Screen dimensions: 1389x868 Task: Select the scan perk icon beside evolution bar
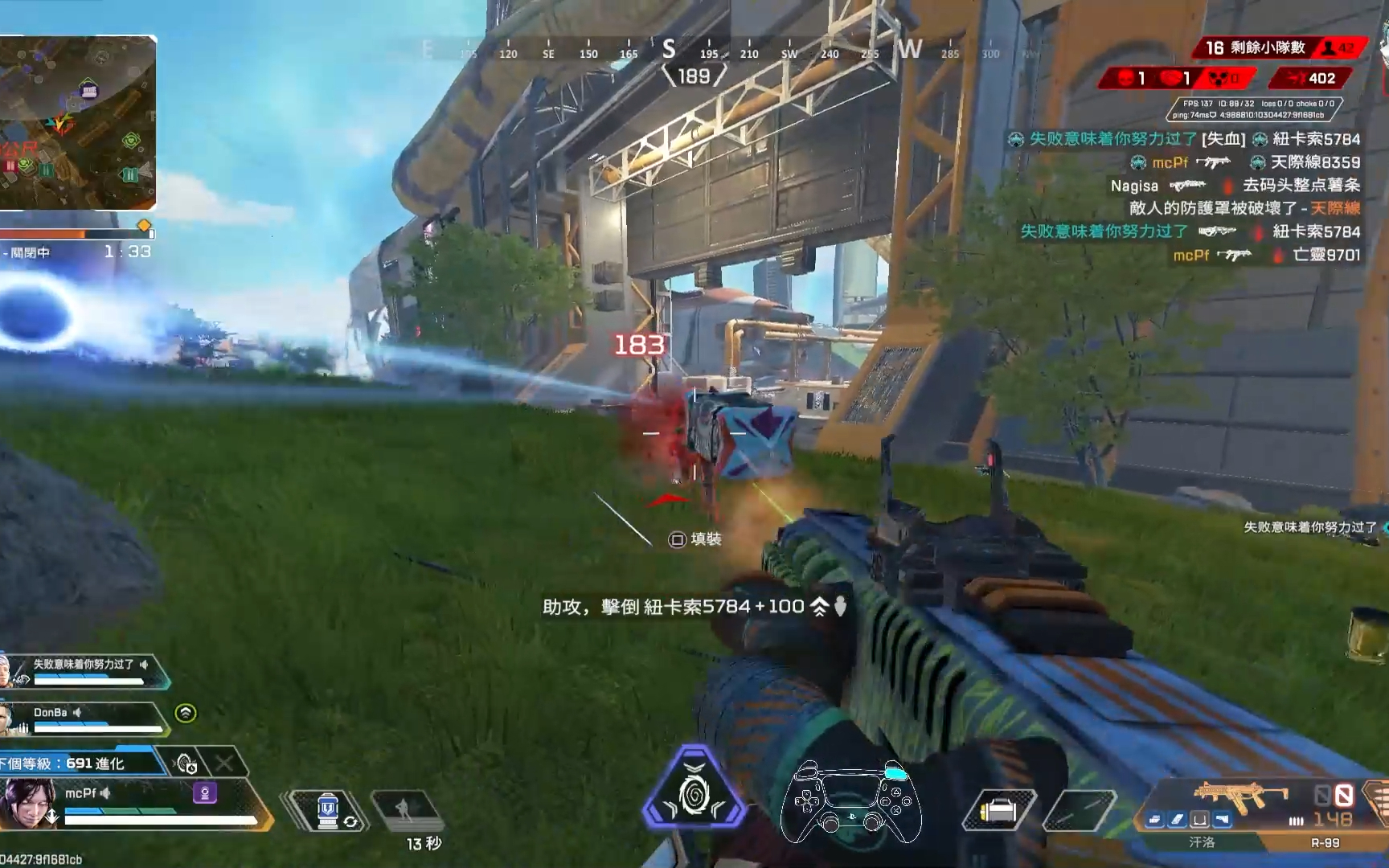186,763
